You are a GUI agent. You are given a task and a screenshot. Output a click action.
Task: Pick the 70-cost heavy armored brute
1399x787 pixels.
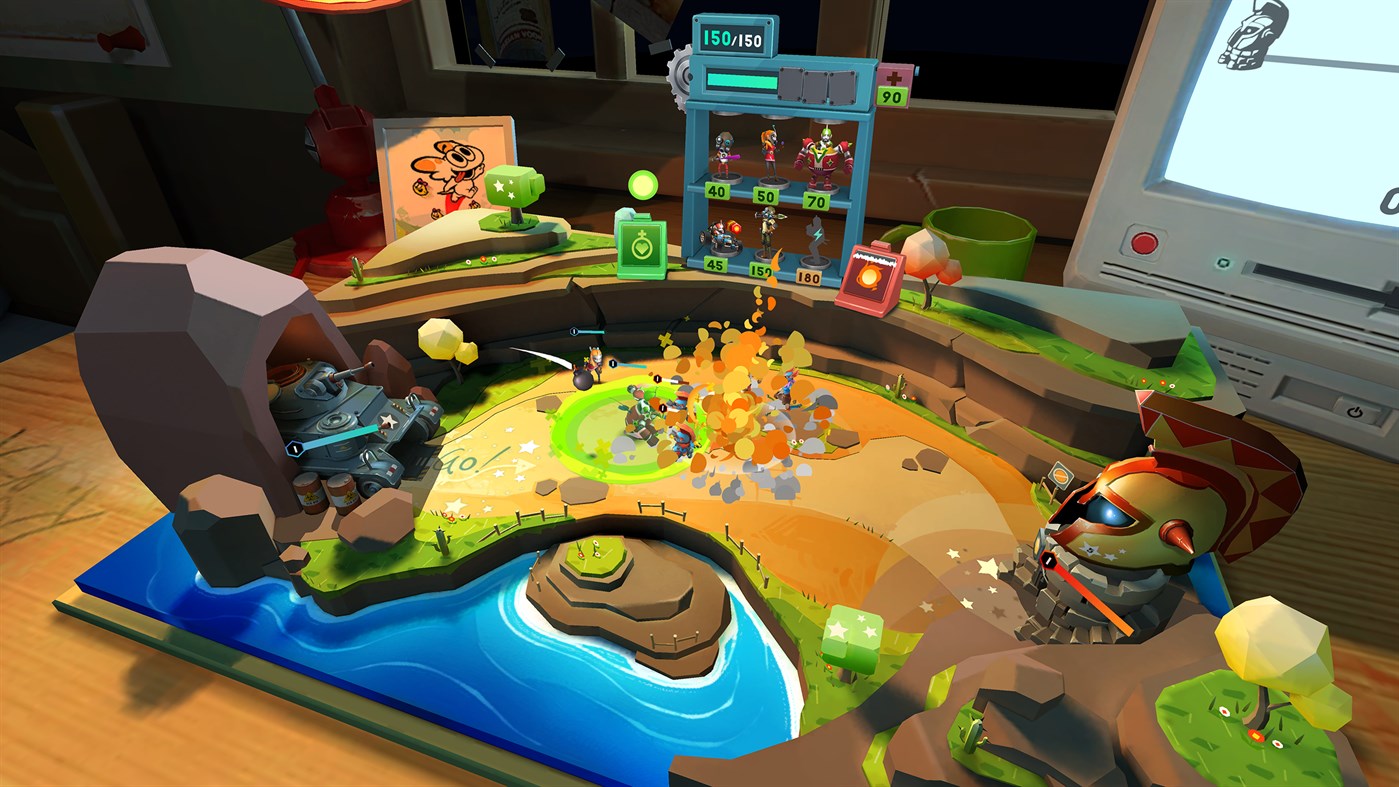822,160
